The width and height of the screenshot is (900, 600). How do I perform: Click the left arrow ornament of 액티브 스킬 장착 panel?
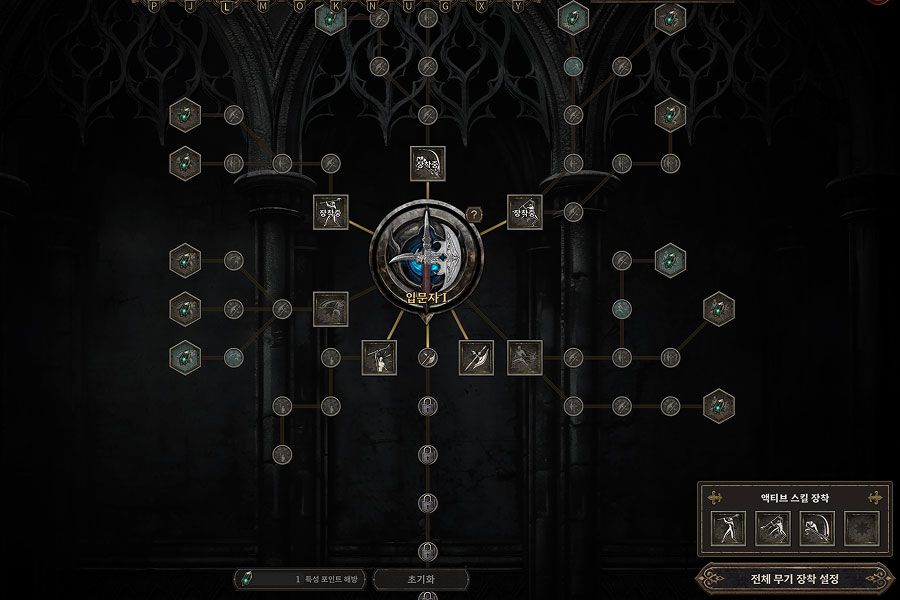click(715, 497)
